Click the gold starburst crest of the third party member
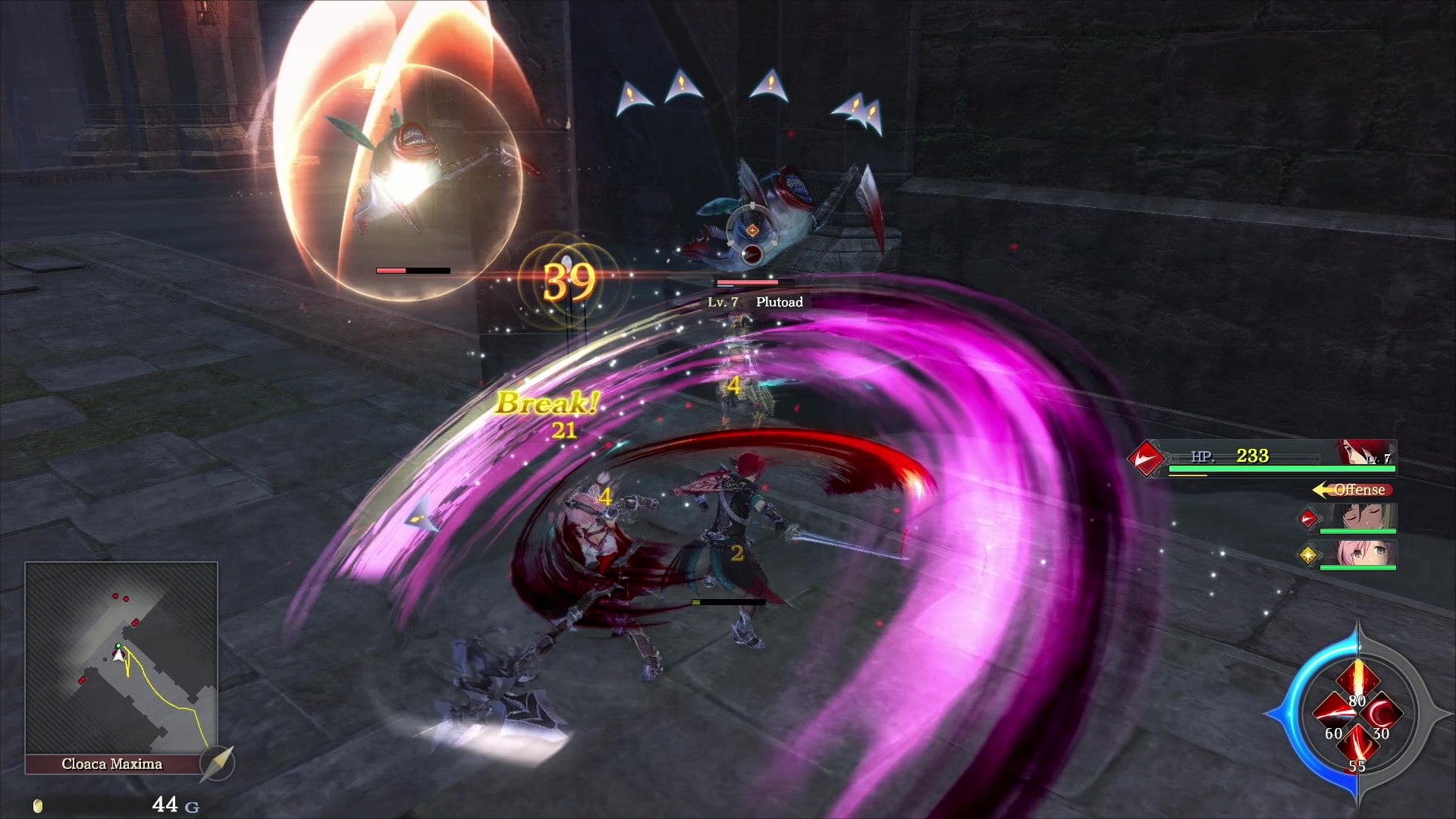 1310,556
